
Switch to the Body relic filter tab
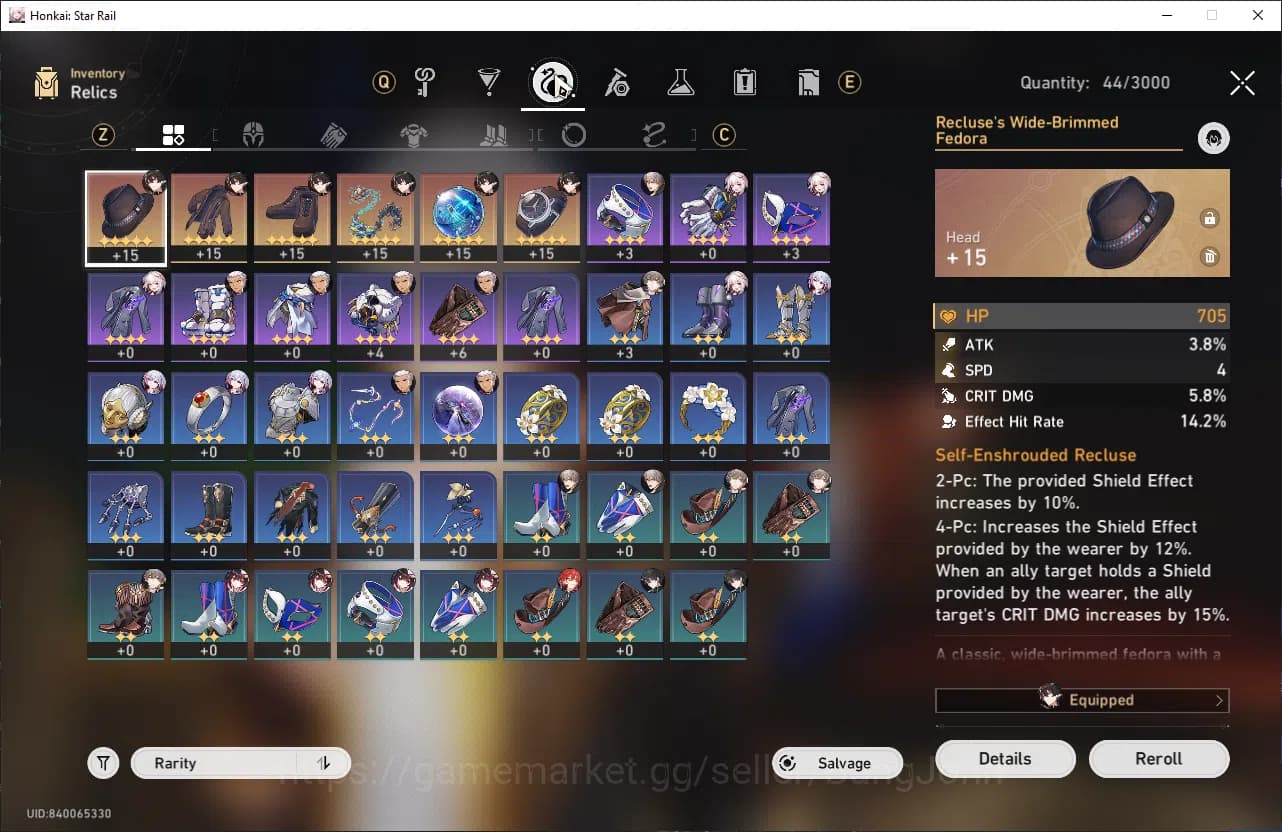(x=414, y=135)
